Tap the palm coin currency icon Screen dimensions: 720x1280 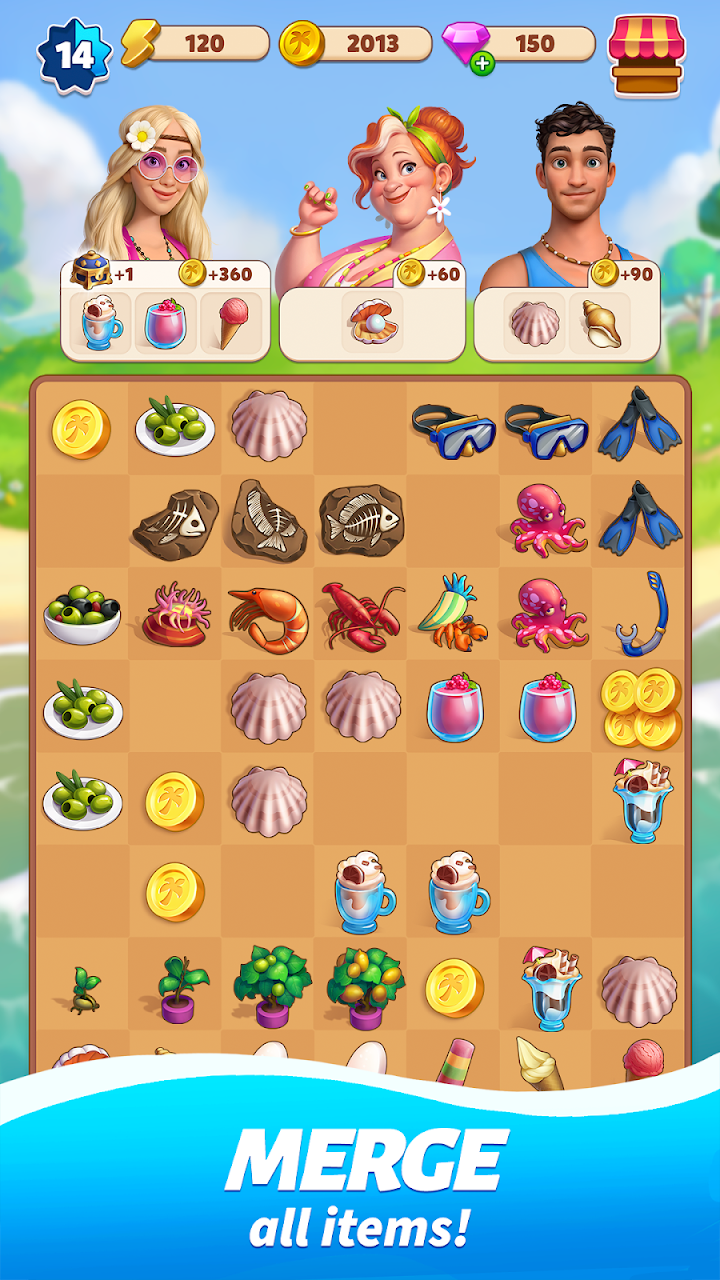[x=299, y=44]
